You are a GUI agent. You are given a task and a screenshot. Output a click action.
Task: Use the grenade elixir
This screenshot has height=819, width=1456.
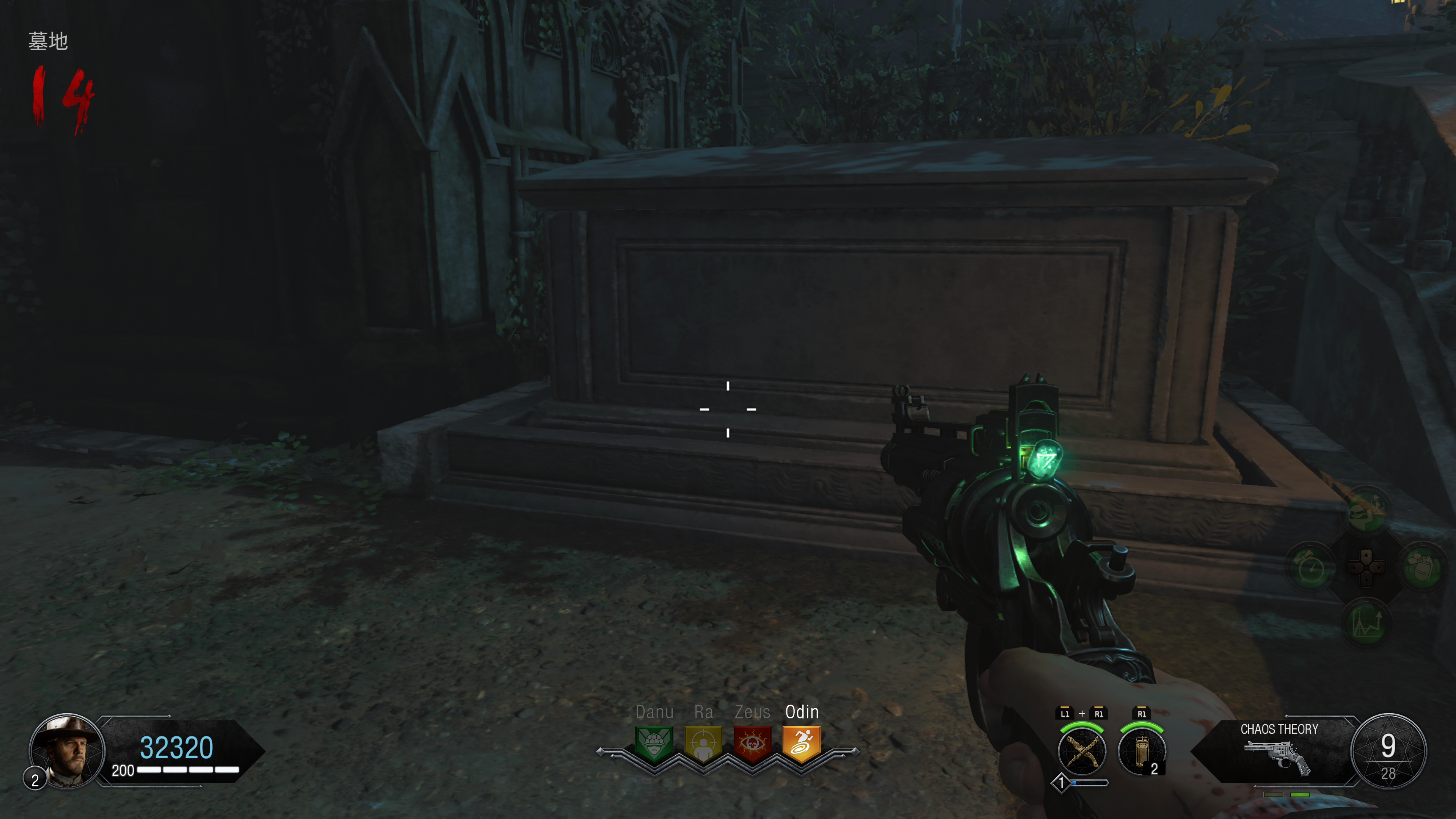click(x=1422, y=566)
